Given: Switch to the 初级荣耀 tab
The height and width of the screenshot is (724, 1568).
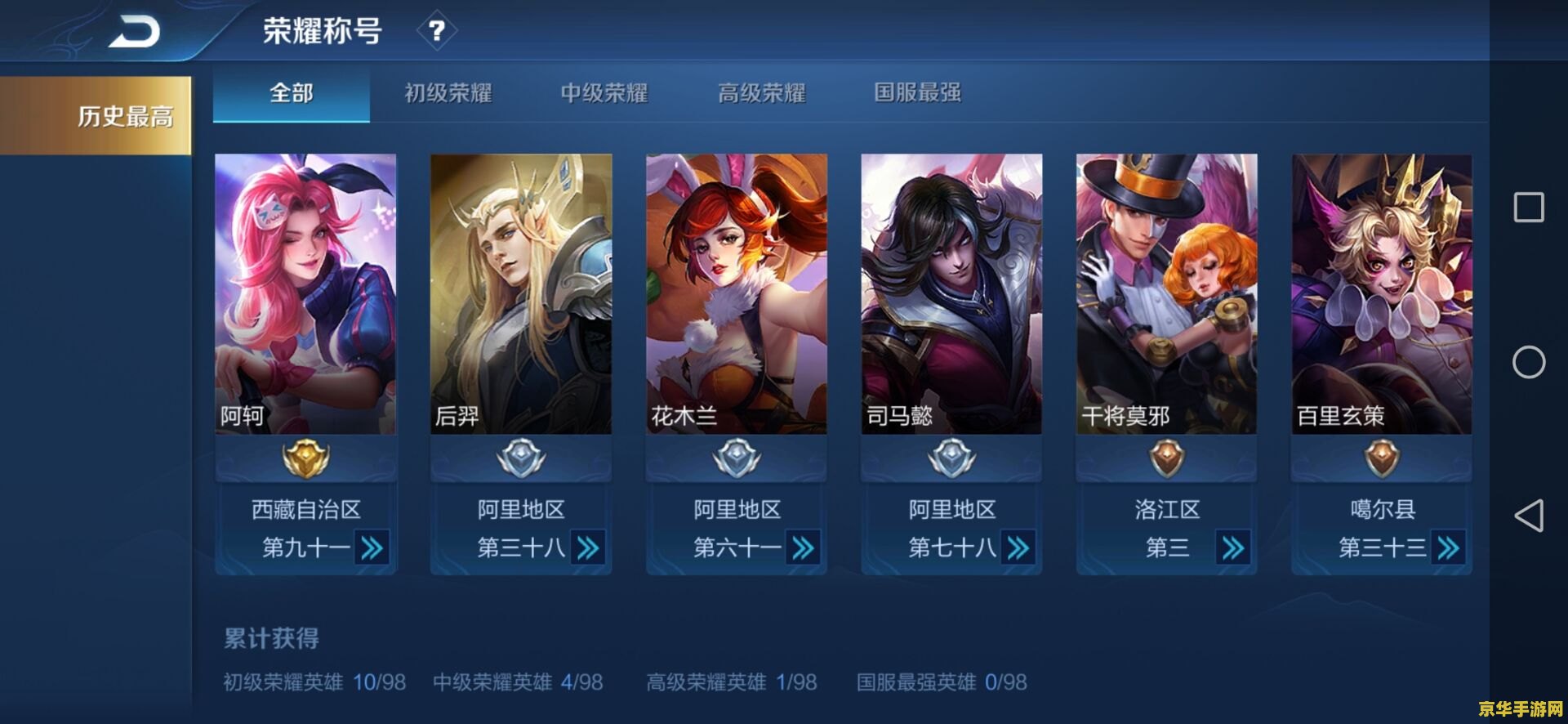Looking at the screenshot, I should [448, 93].
